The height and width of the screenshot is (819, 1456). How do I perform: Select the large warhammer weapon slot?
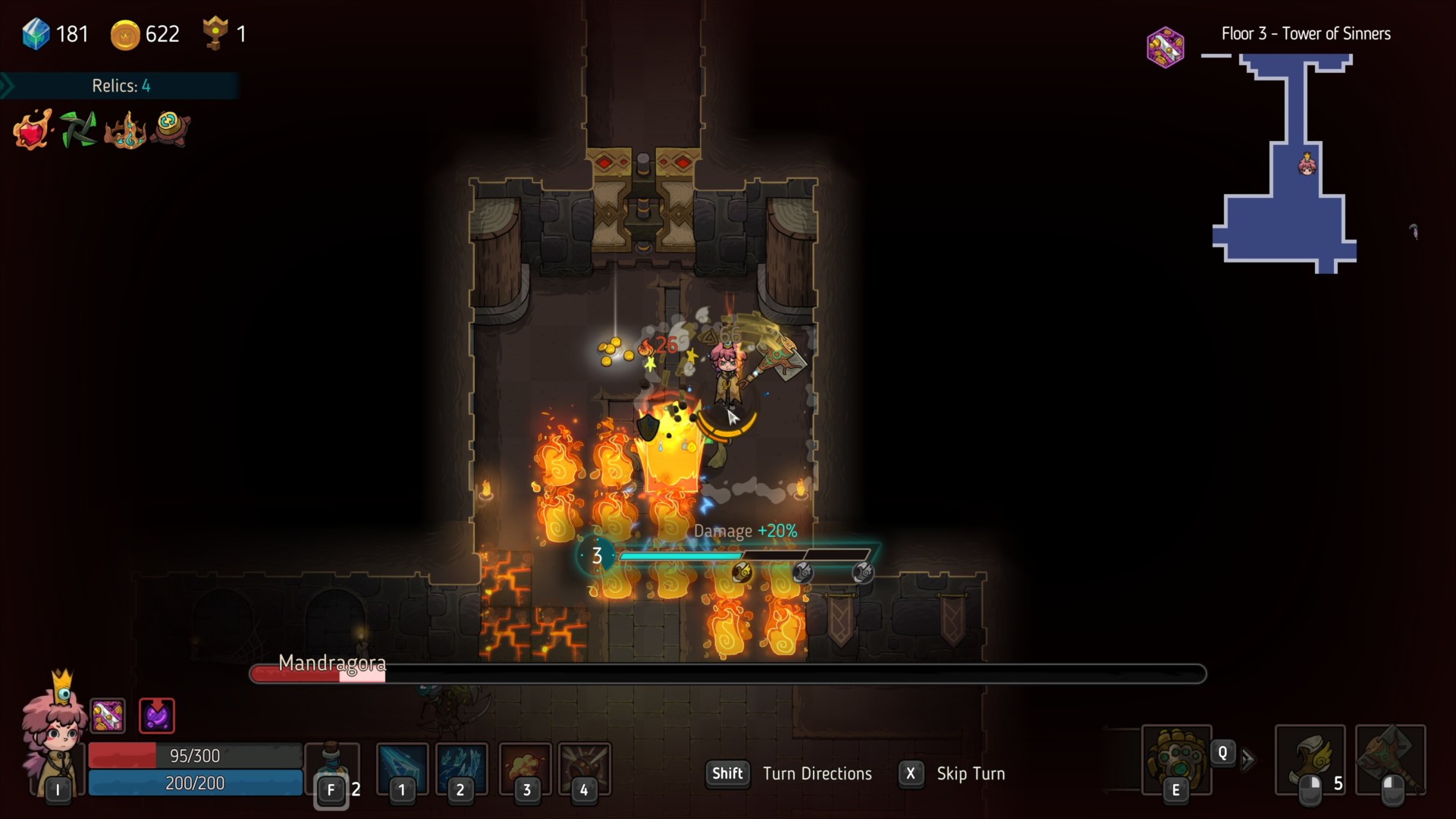1390,760
